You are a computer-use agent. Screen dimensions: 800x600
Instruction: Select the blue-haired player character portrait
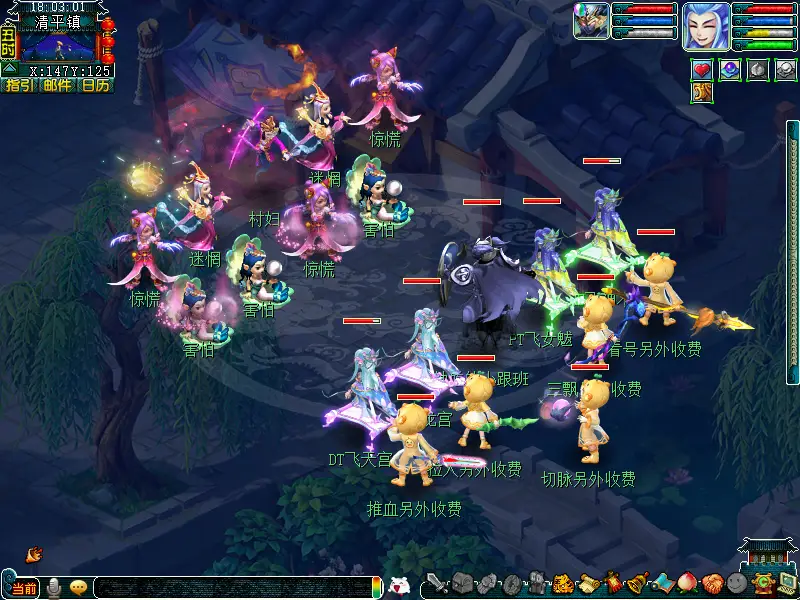(x=705, y=26)
